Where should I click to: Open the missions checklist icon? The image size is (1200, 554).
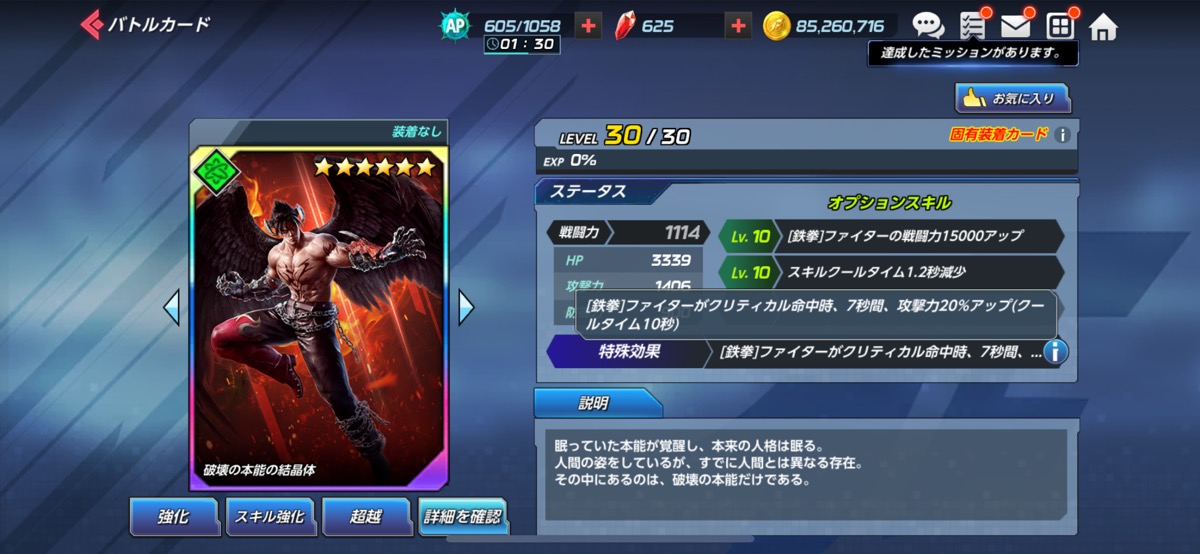pos(972,26)
